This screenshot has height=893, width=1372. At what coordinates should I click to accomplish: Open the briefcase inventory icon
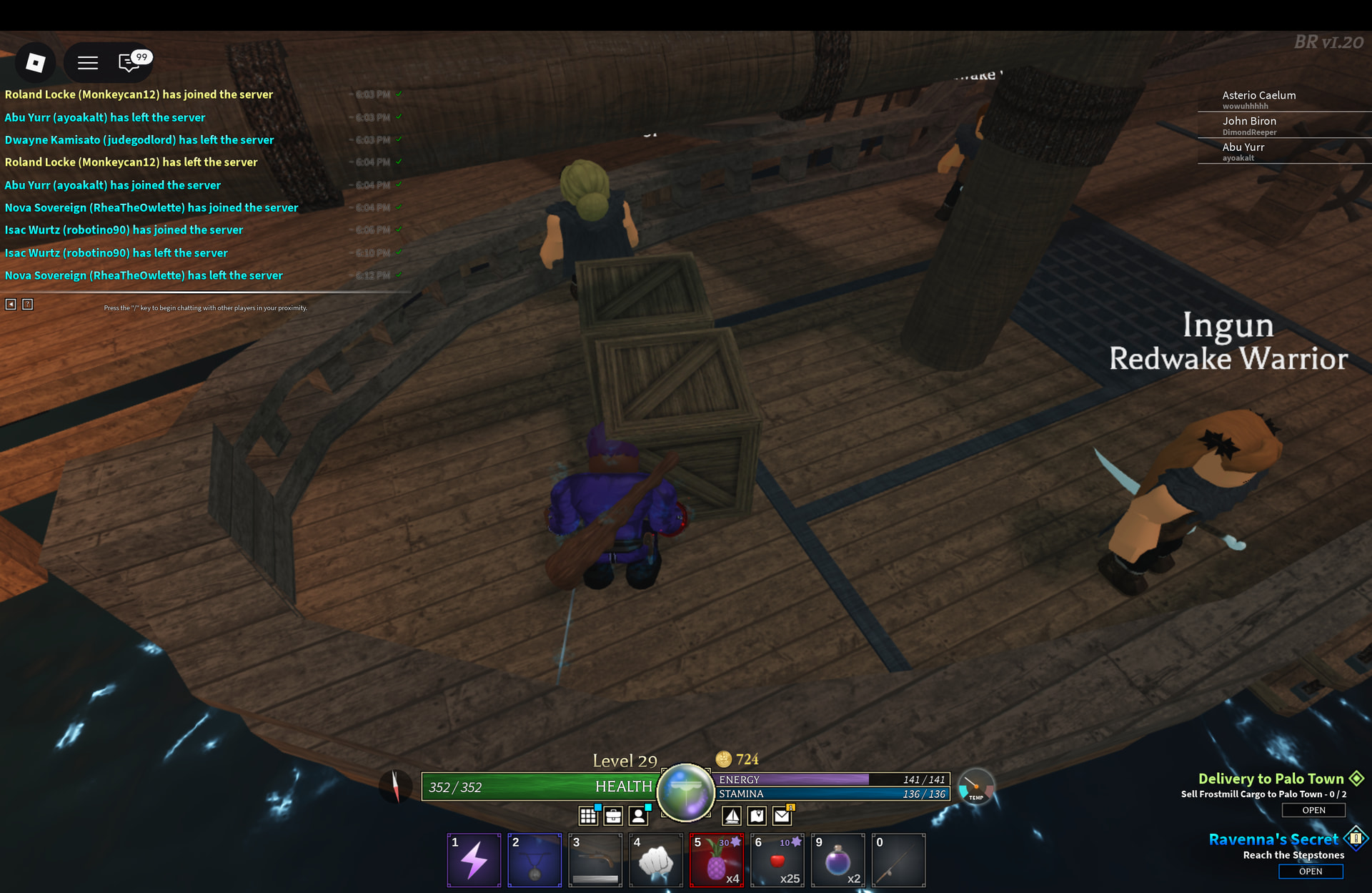tap(613, 816)
